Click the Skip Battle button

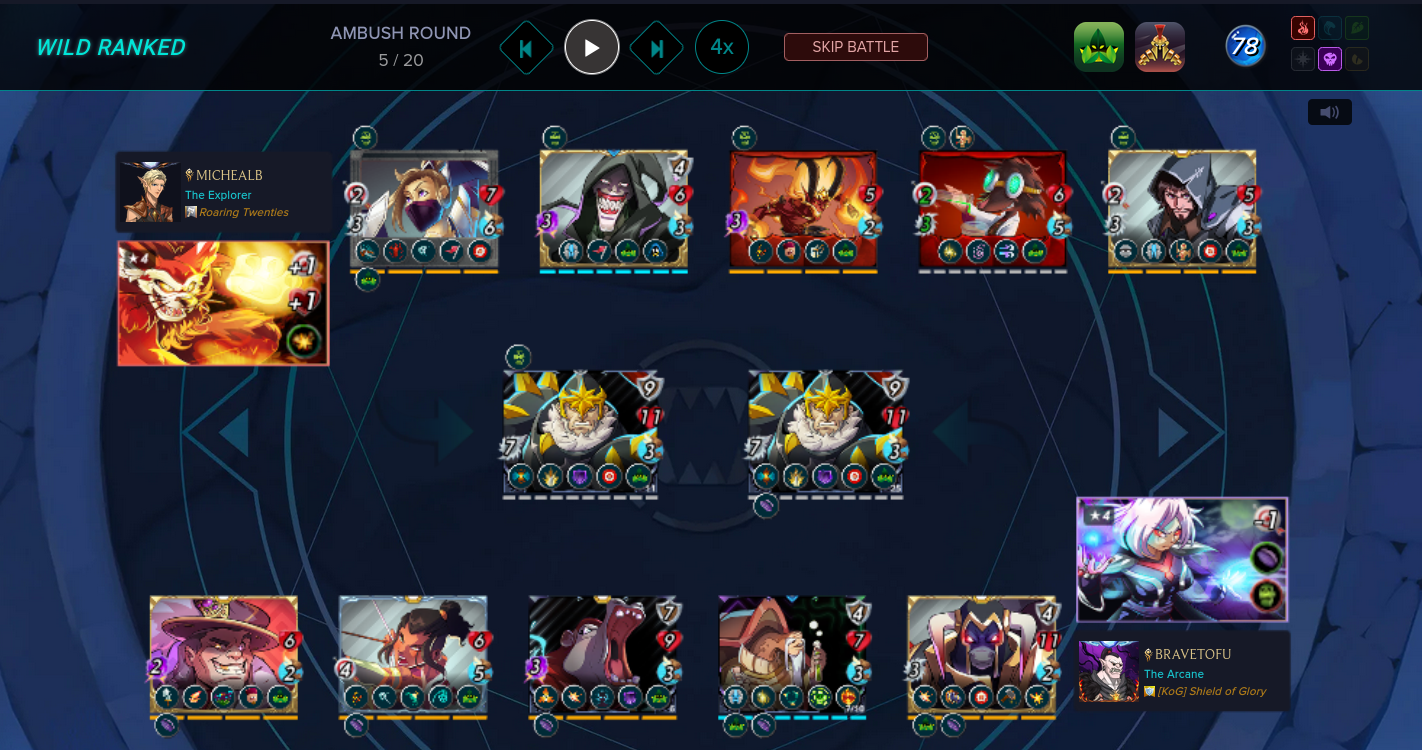pyautogui.click(x=855, y=47)
